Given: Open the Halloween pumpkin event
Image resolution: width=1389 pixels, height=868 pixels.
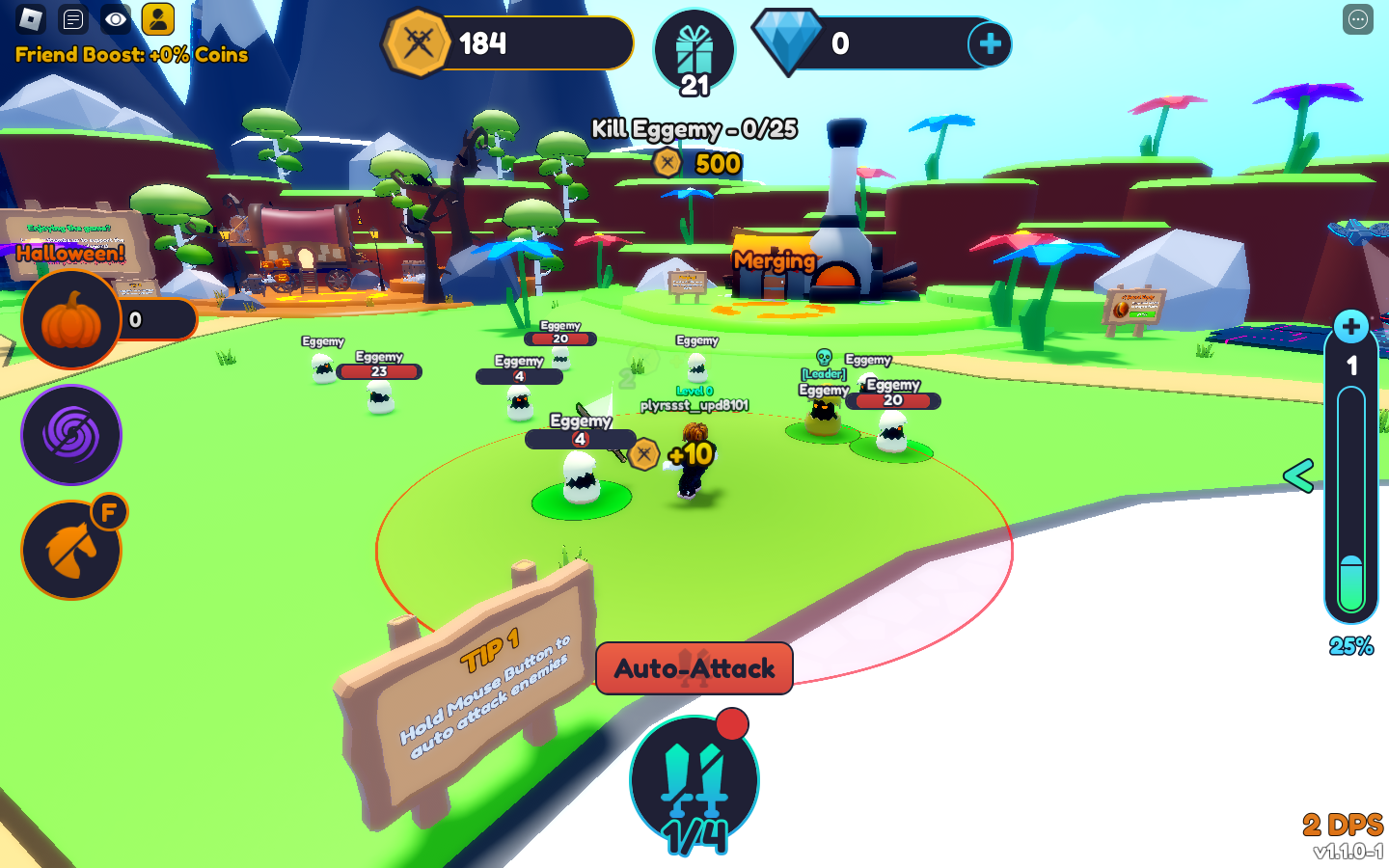Looking at the screenshot, I should click(x=71, y=320).
